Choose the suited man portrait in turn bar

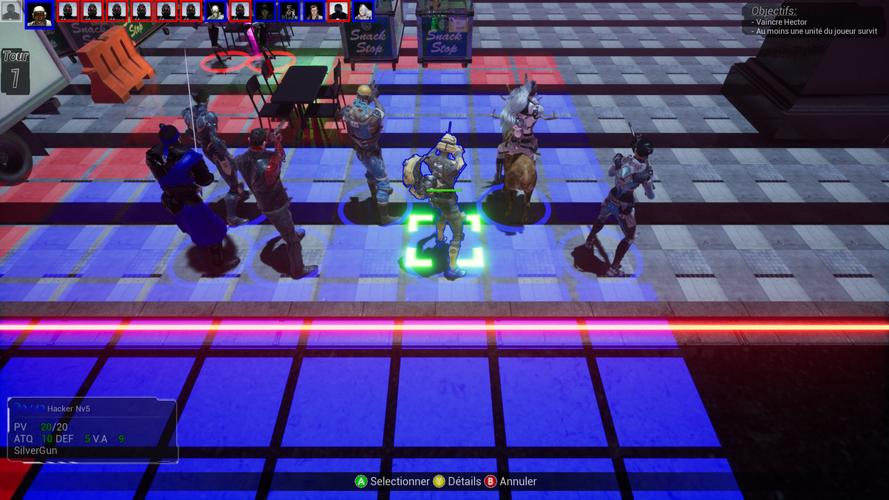[313, 12]
